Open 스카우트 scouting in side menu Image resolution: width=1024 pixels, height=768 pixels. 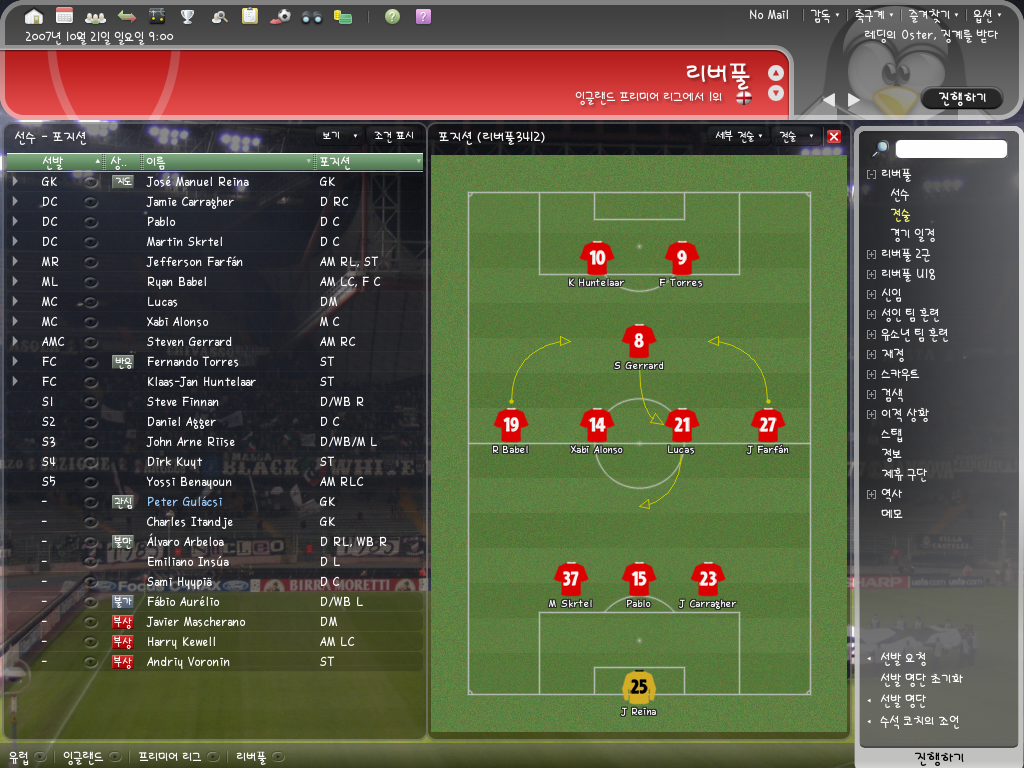900,374
